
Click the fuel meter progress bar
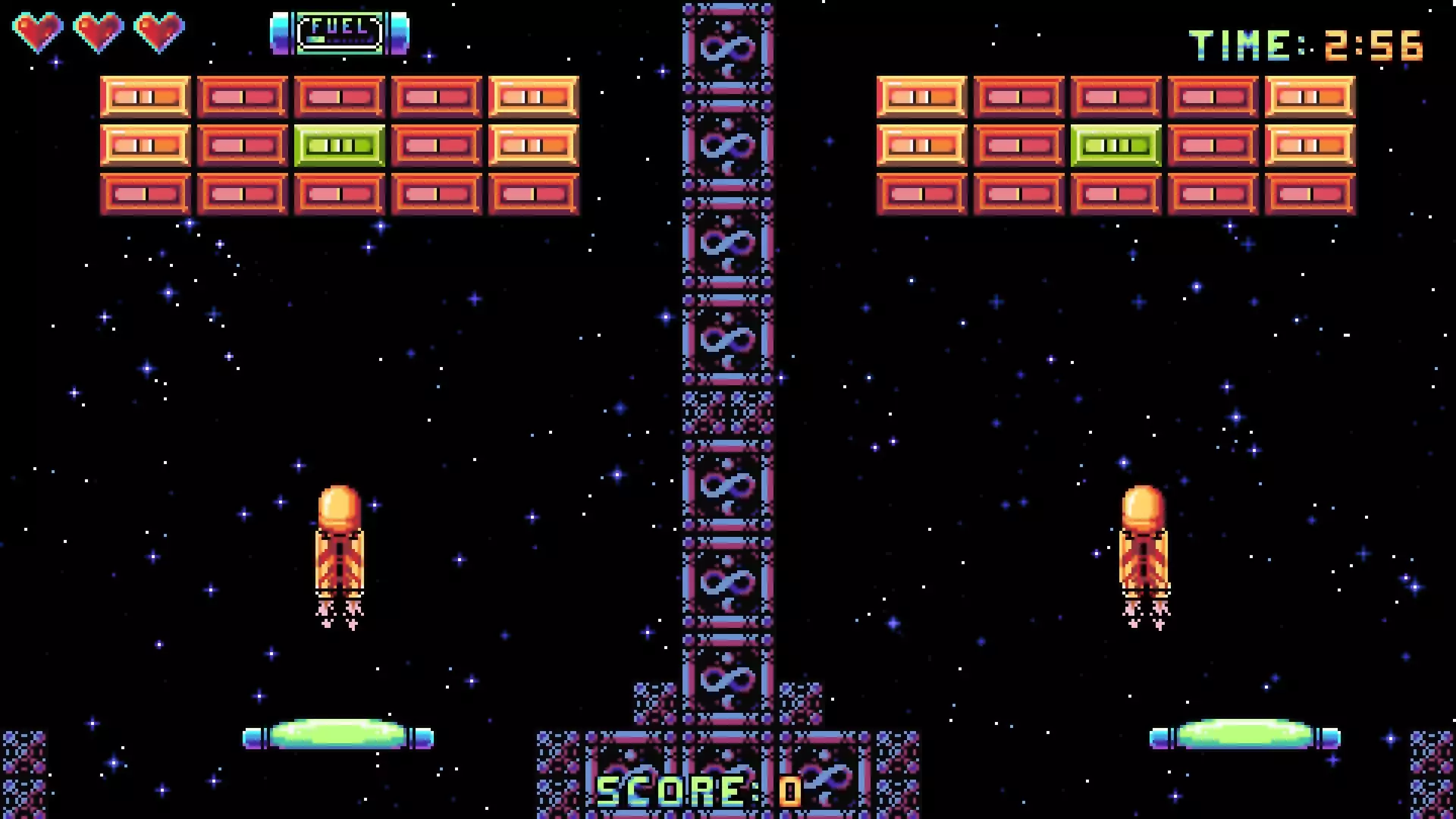point(339,38)
